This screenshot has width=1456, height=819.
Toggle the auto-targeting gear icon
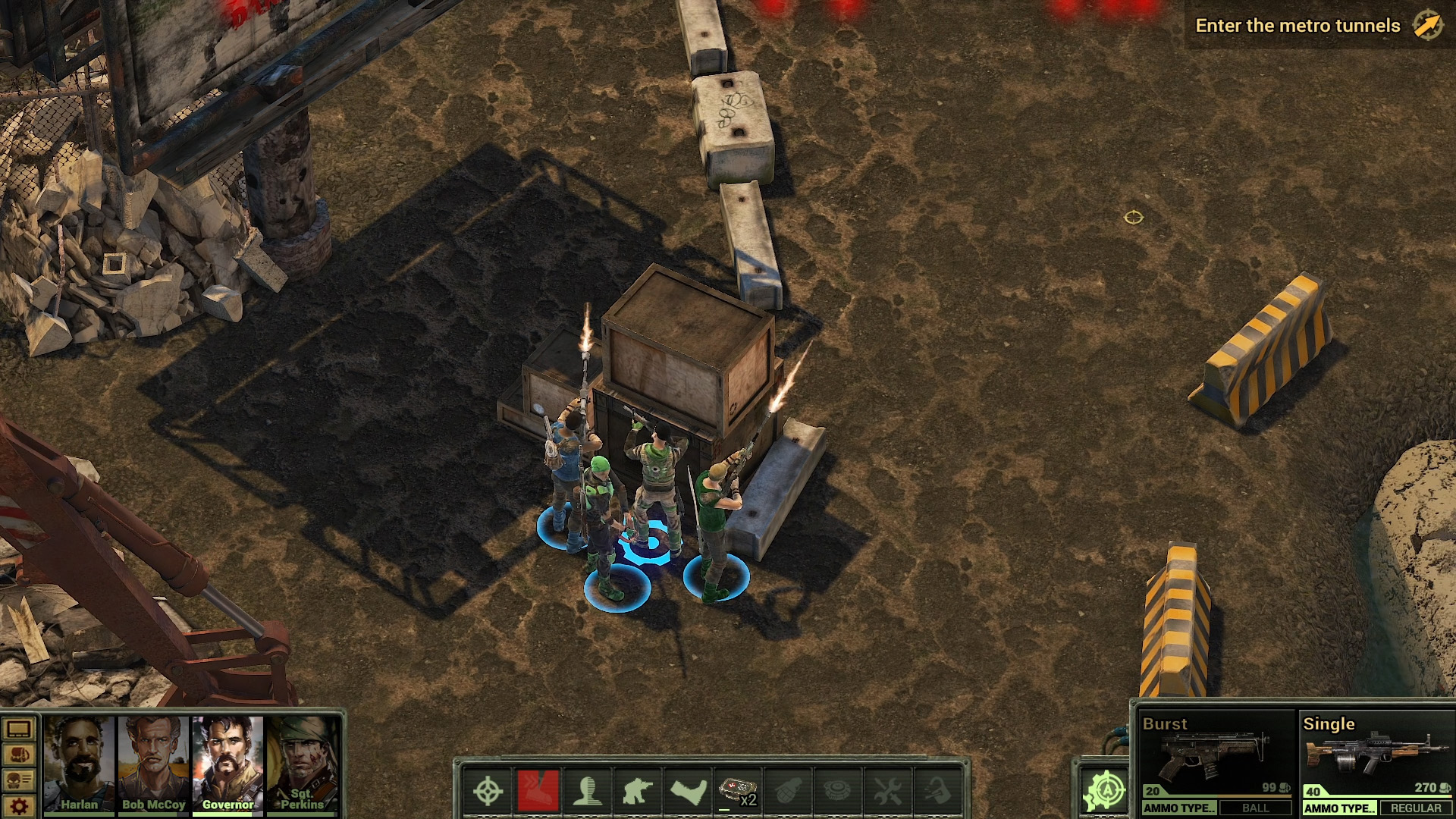click(x=1105, y=791)
